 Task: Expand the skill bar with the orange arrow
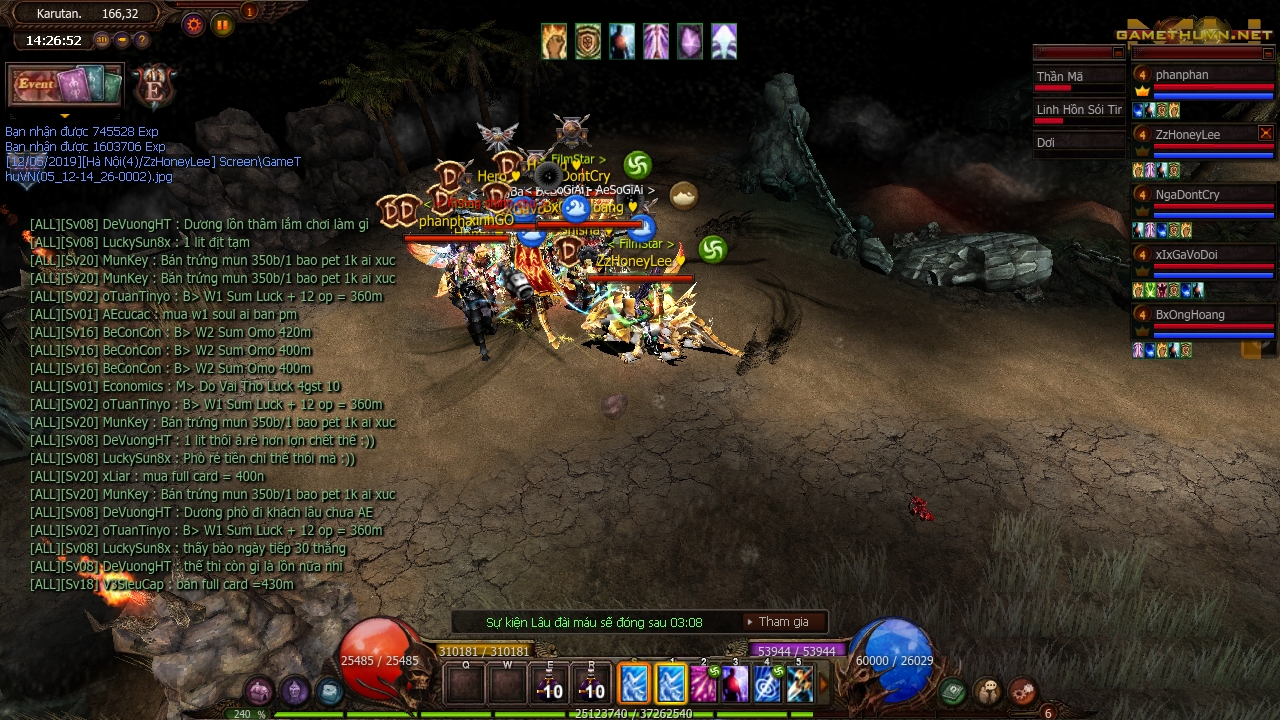[824, 682]
